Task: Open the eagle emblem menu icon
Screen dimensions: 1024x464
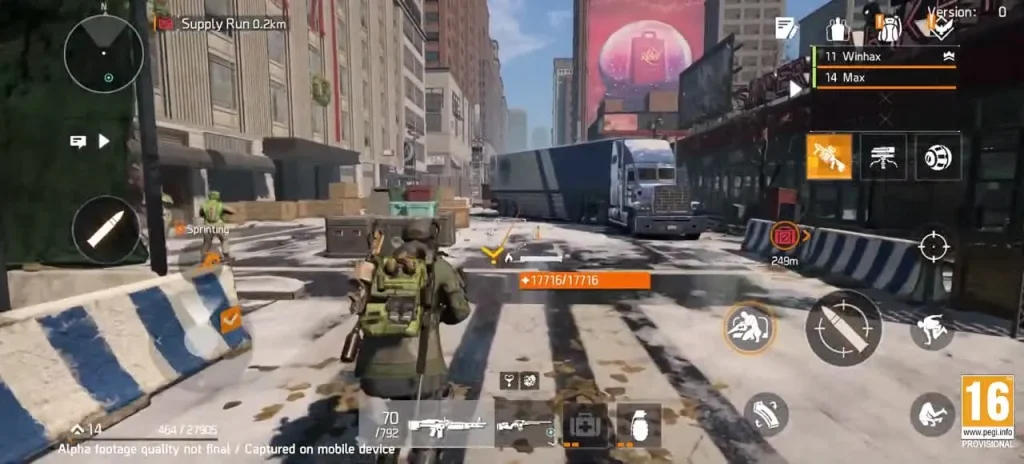Action: (x=941, y=28)
